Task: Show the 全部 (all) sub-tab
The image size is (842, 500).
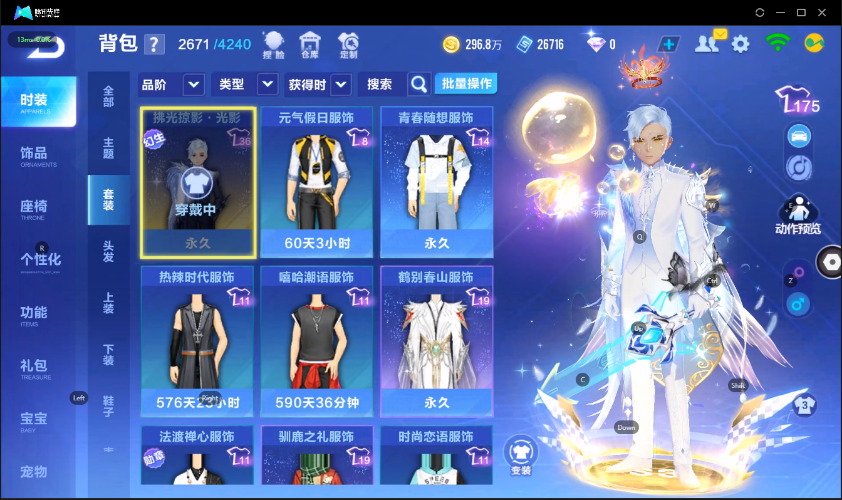Action: click(x=108, y=97)
